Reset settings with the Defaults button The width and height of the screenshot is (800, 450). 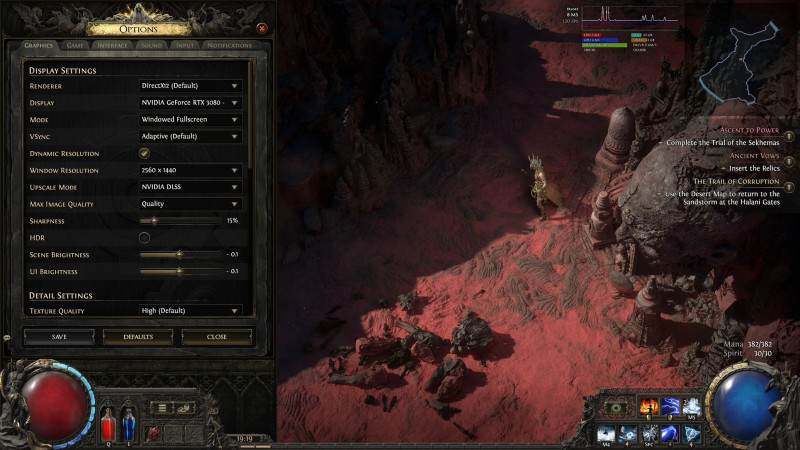pyautogui.click(x=138, y=337)
